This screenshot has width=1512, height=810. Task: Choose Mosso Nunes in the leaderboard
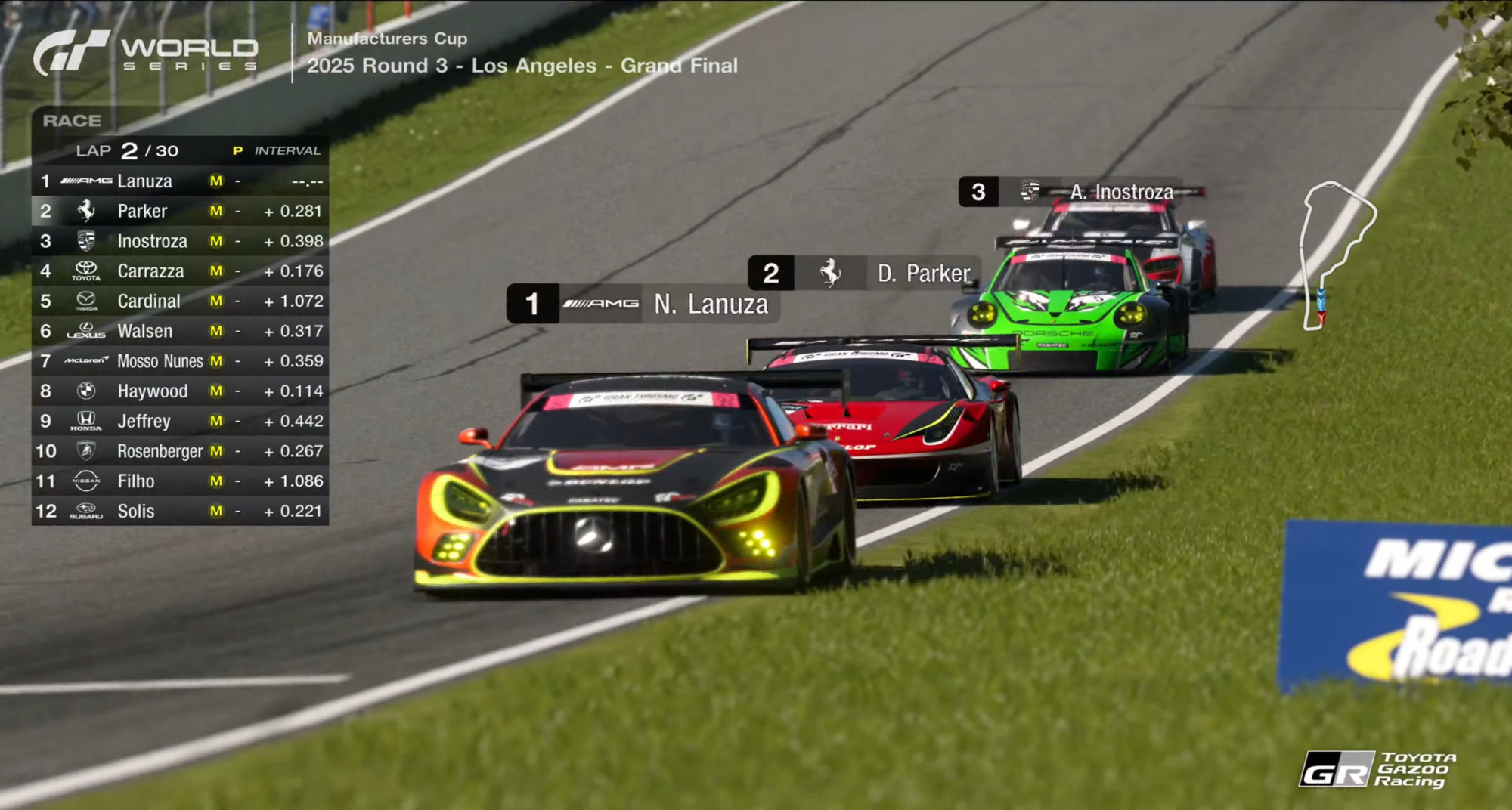180,361
